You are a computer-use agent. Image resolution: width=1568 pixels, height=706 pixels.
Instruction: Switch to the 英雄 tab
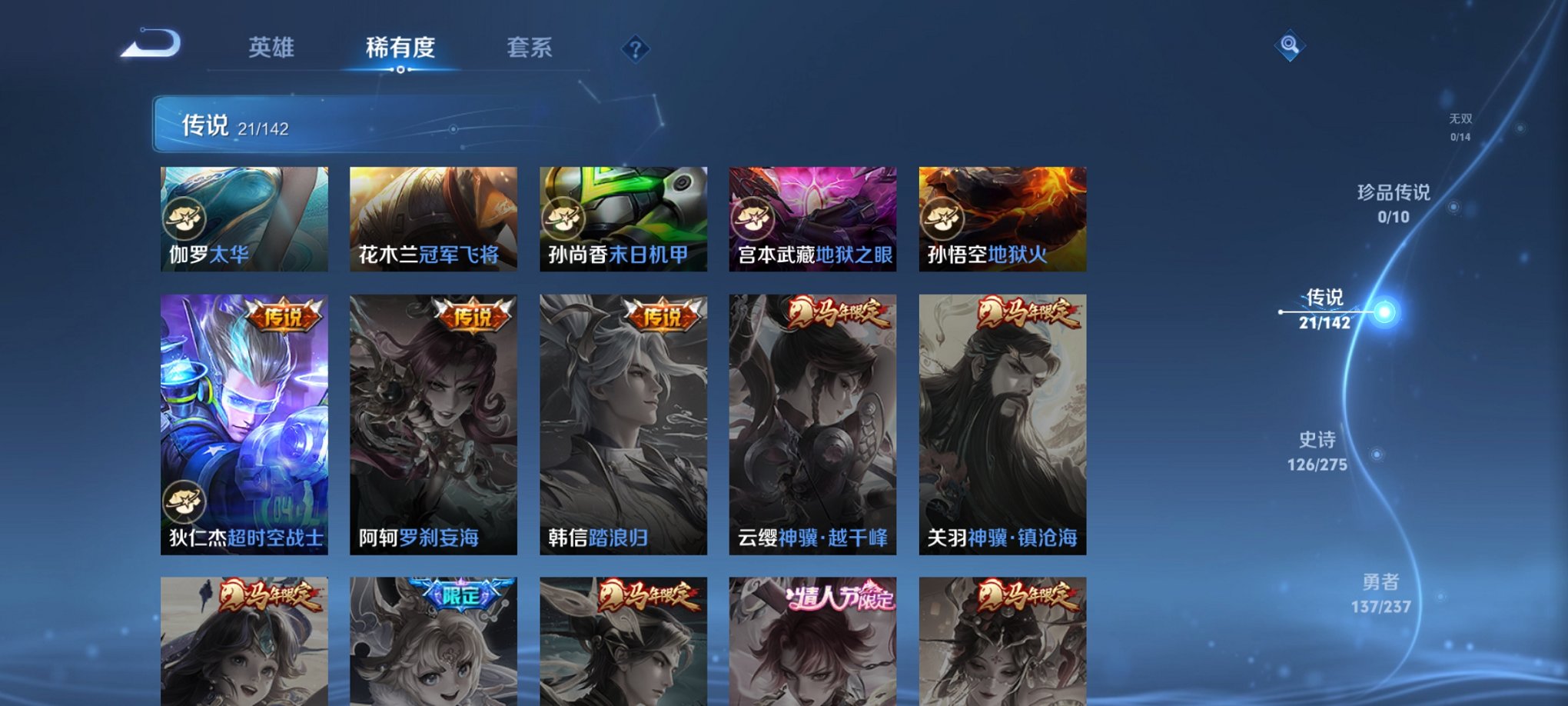pos(271,46)
